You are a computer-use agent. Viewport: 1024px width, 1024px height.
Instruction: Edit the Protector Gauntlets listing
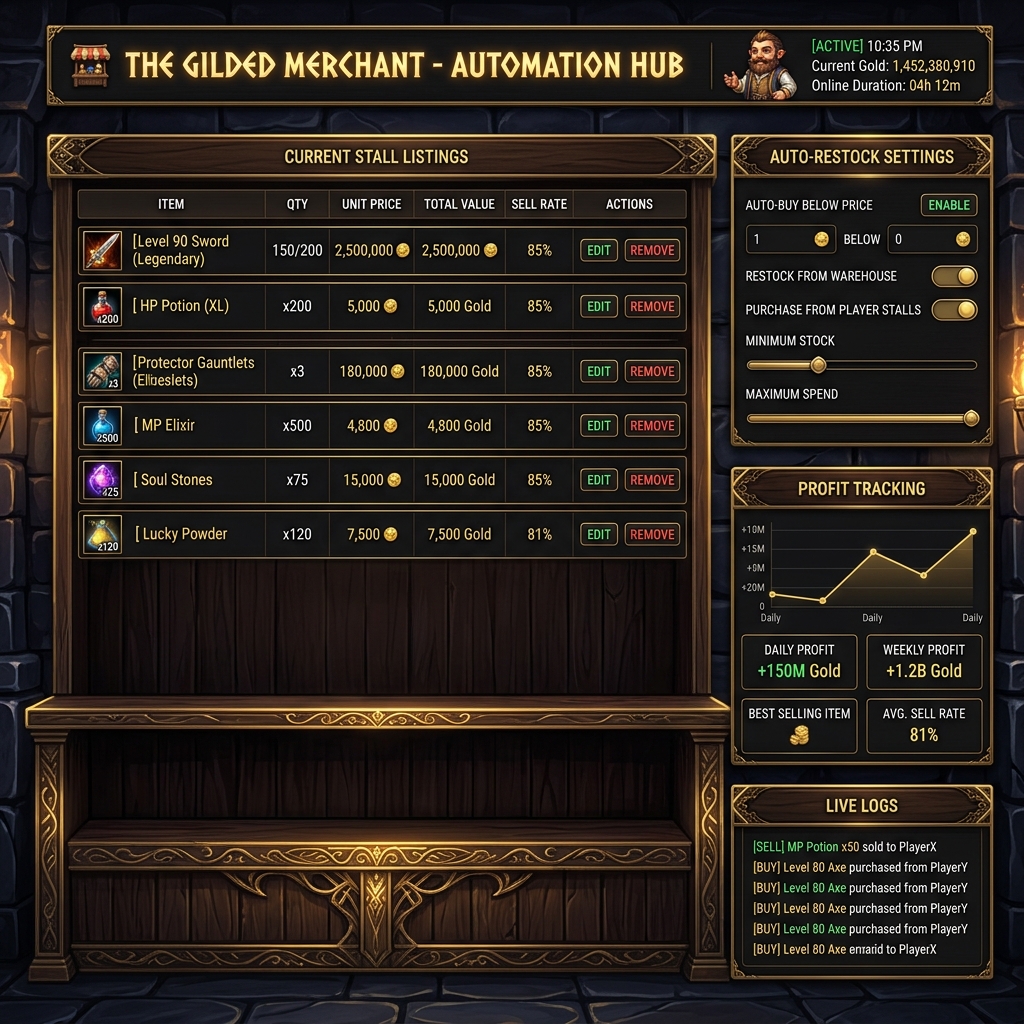tap(599, 372)
